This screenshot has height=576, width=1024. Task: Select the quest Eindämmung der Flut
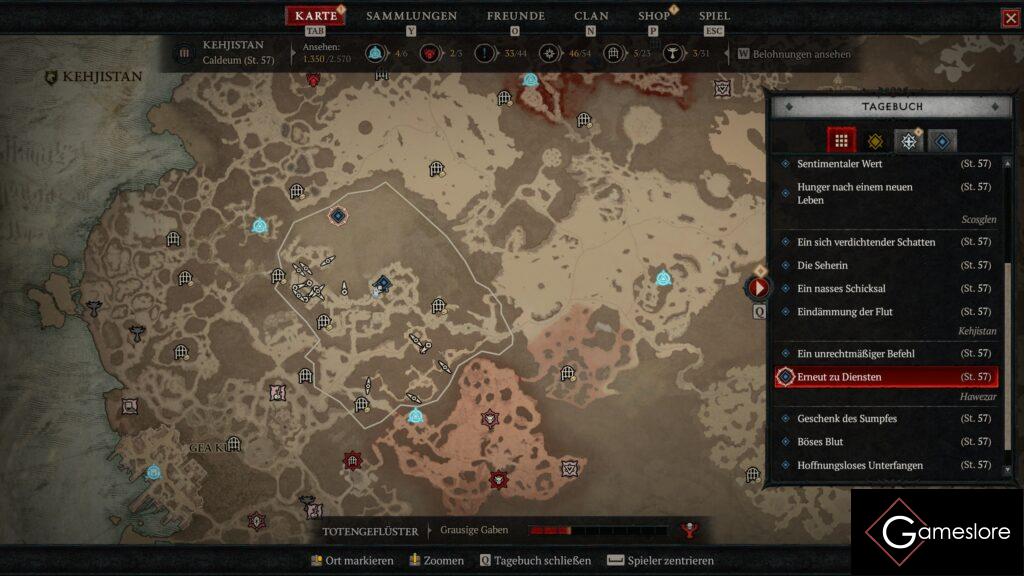pos(845,312)
